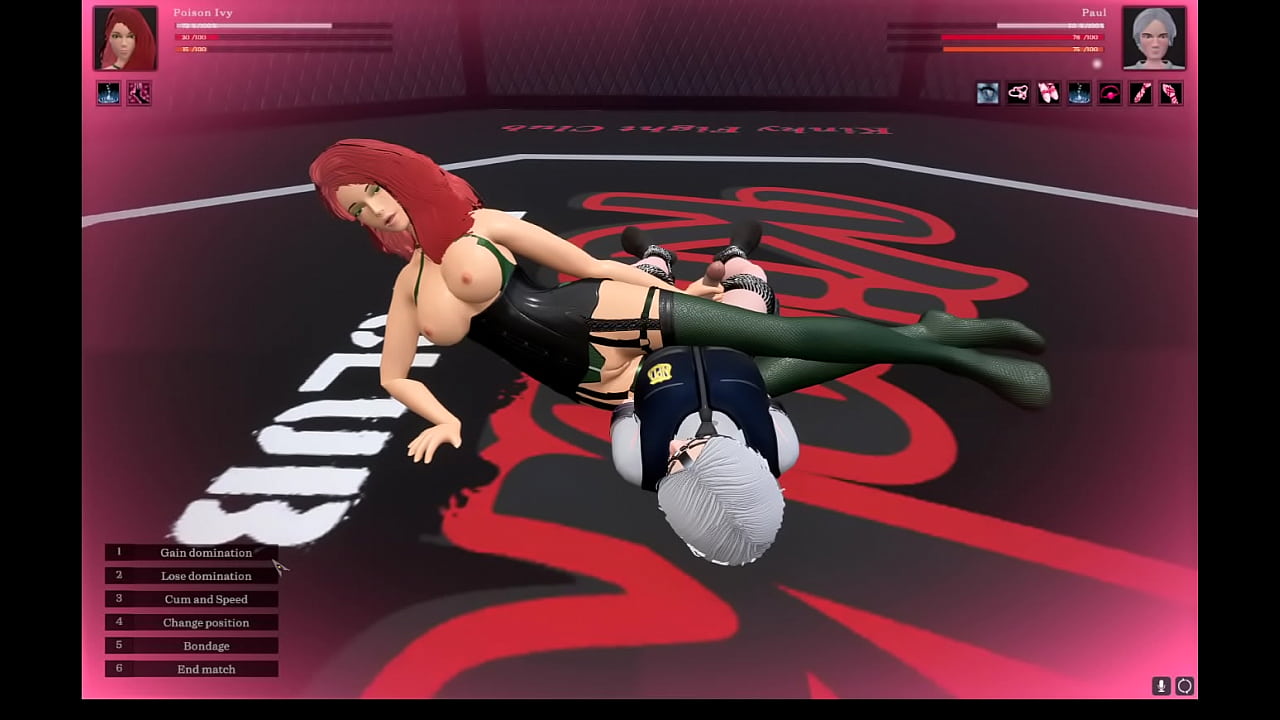Click Paul's water splash icon

pos(1078,93)
